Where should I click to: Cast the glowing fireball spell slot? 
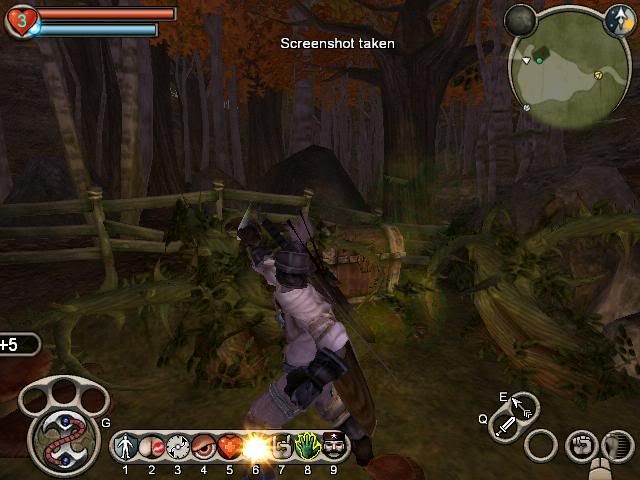point(255,446)
